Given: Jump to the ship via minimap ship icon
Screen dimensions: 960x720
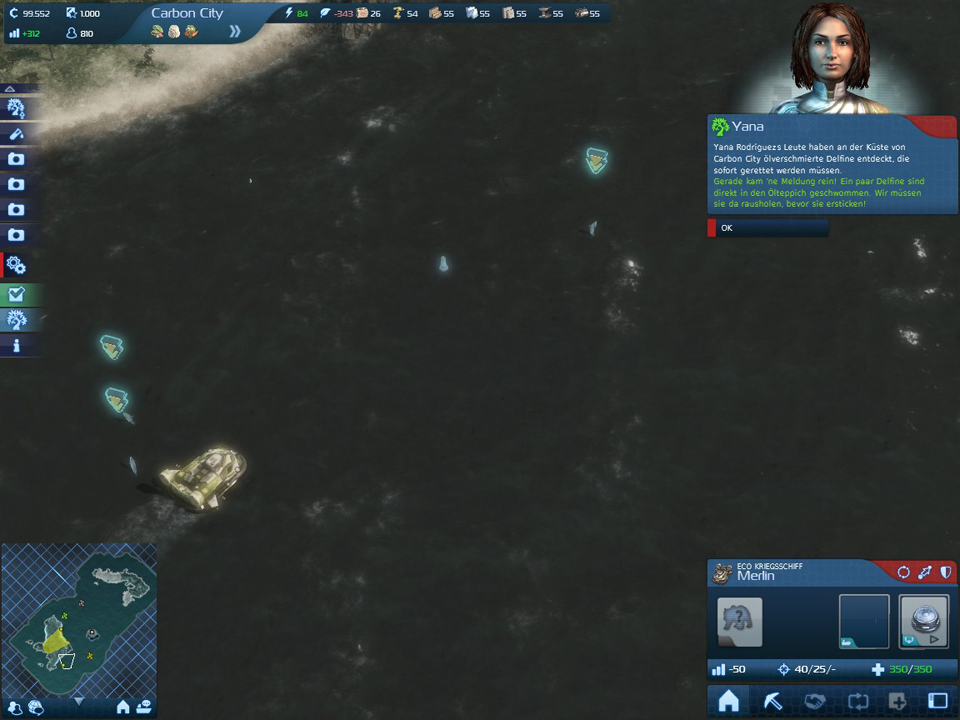Looking at the screenshot, I should pyautogui.click(x=145, y=707).
